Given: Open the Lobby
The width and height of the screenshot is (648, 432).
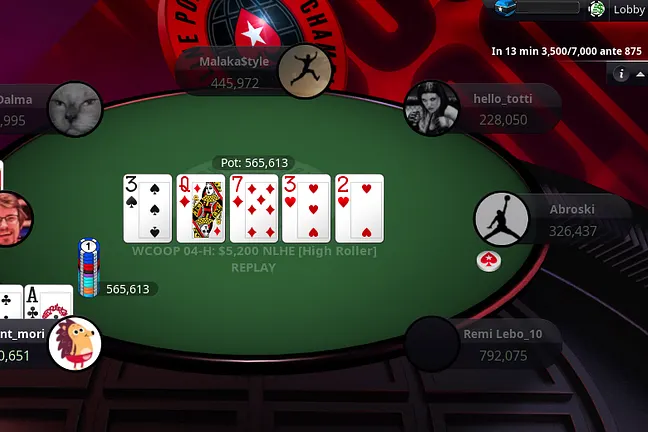Looking at the screenshot, I should click(x=629, y=9).
